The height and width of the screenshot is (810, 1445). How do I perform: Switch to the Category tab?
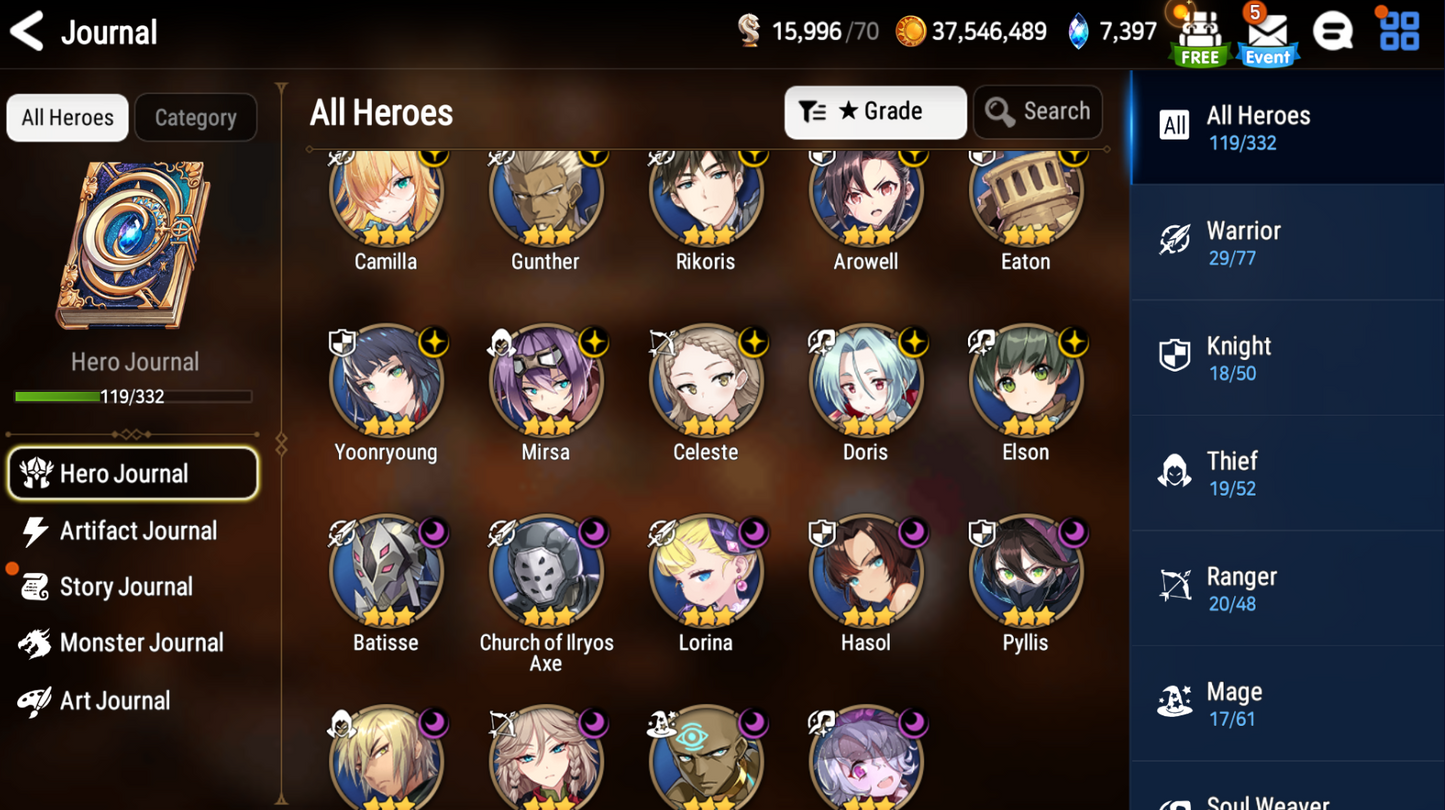195,117
